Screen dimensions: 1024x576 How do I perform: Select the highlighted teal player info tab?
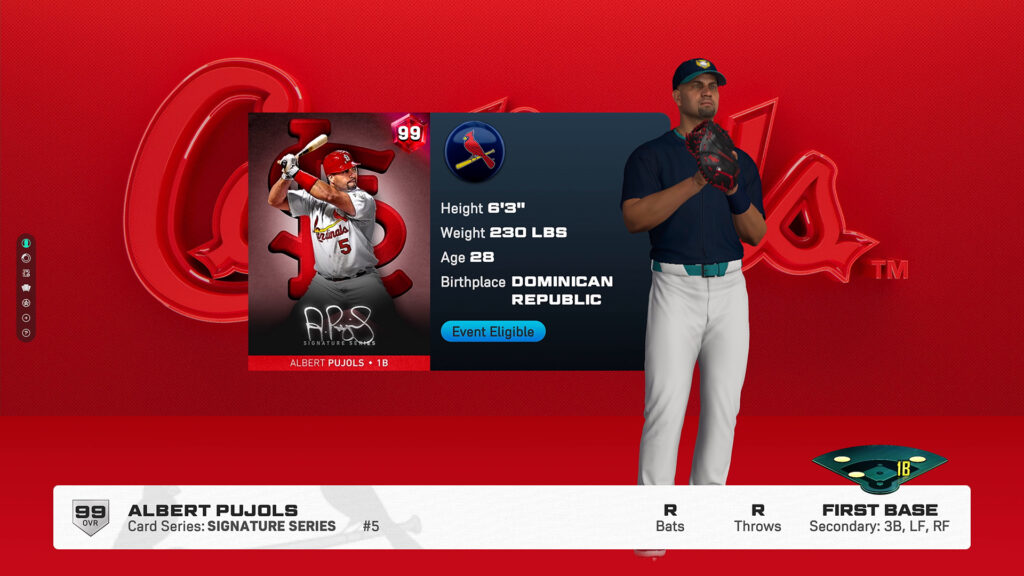coord(26,243)
